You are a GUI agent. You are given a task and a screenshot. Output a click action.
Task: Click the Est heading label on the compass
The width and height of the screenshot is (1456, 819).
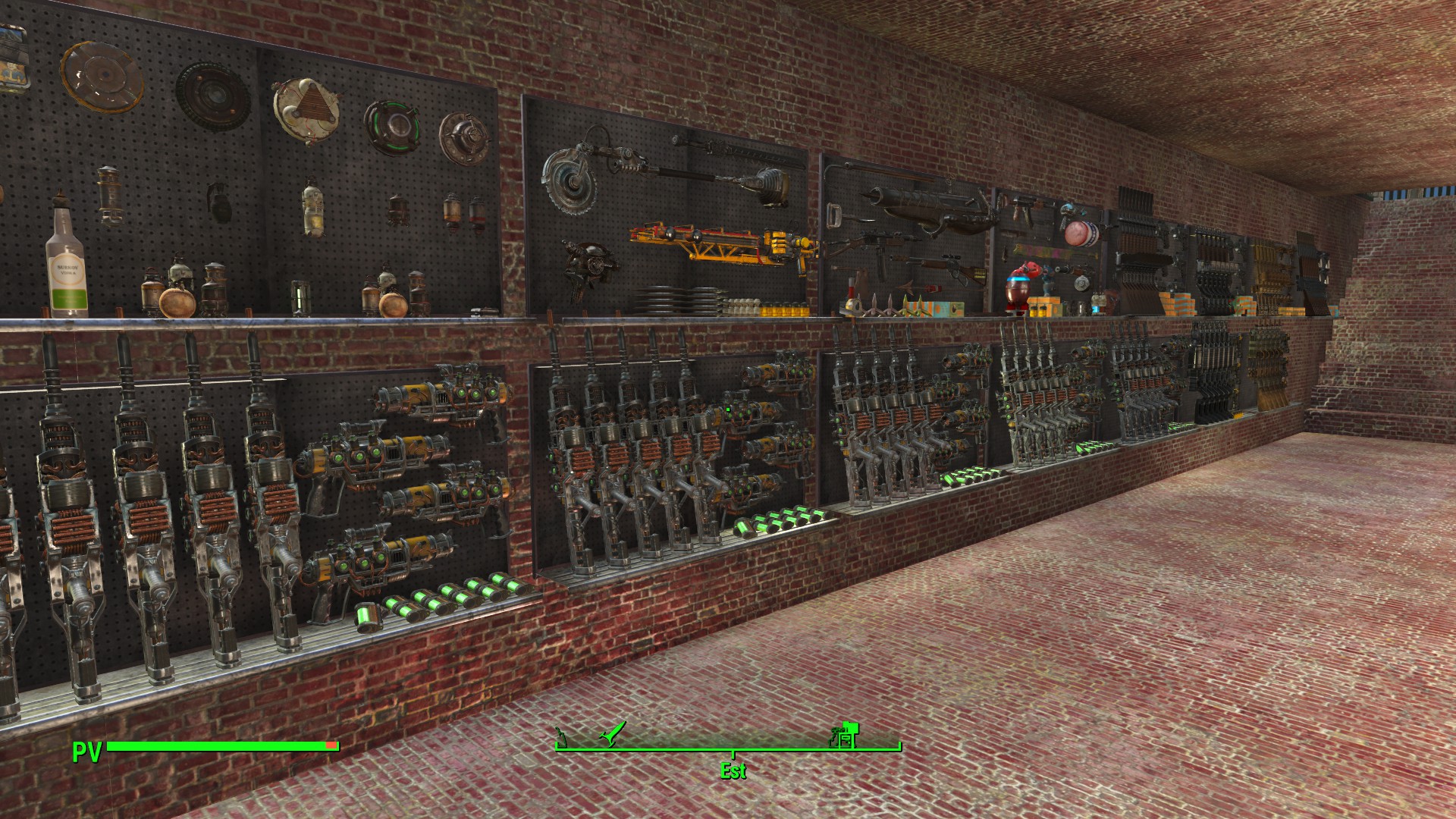[x=733, y=770]
